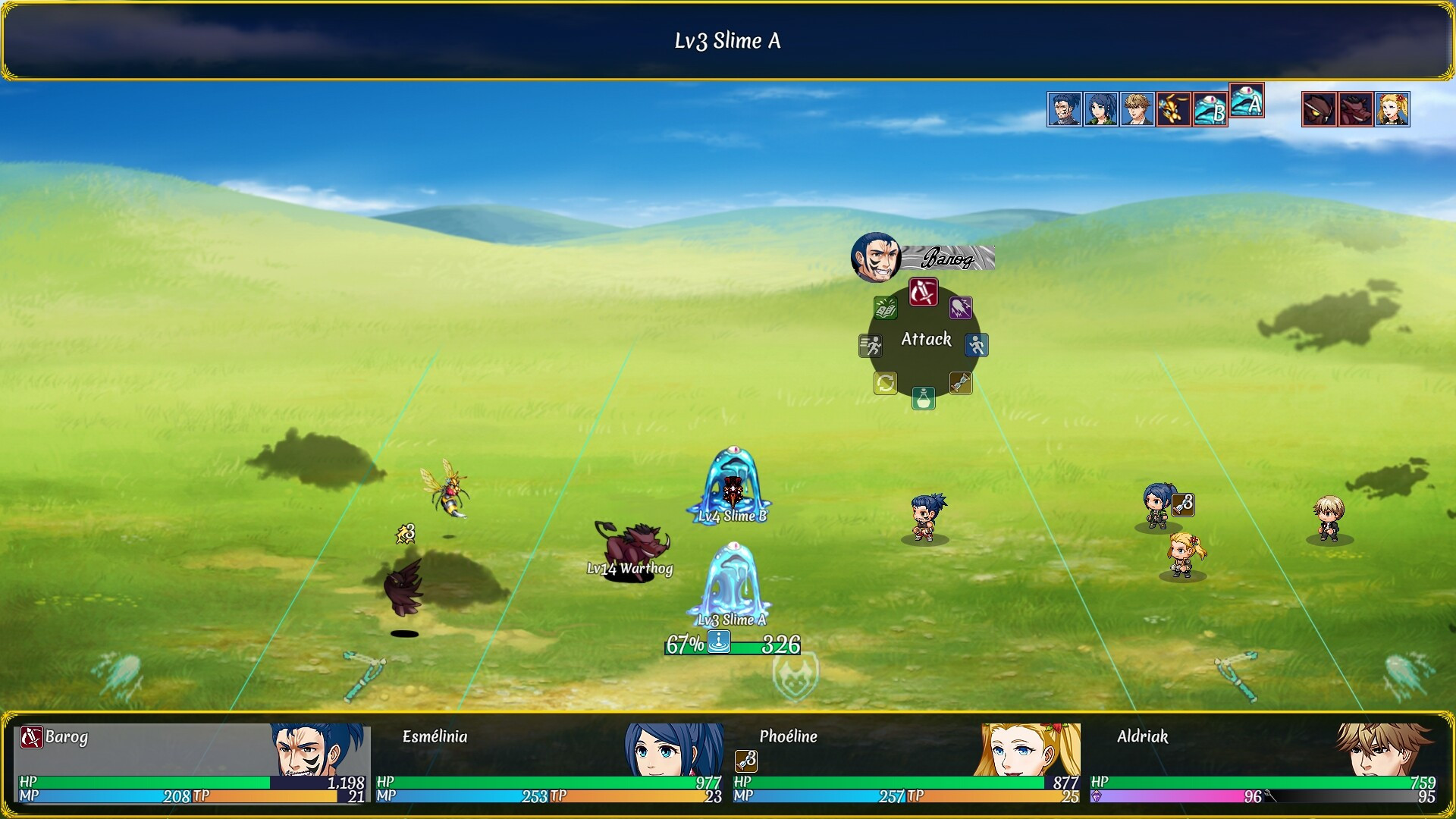Open the potion bottle item command
1456x819 pixels.
point(923,398)
